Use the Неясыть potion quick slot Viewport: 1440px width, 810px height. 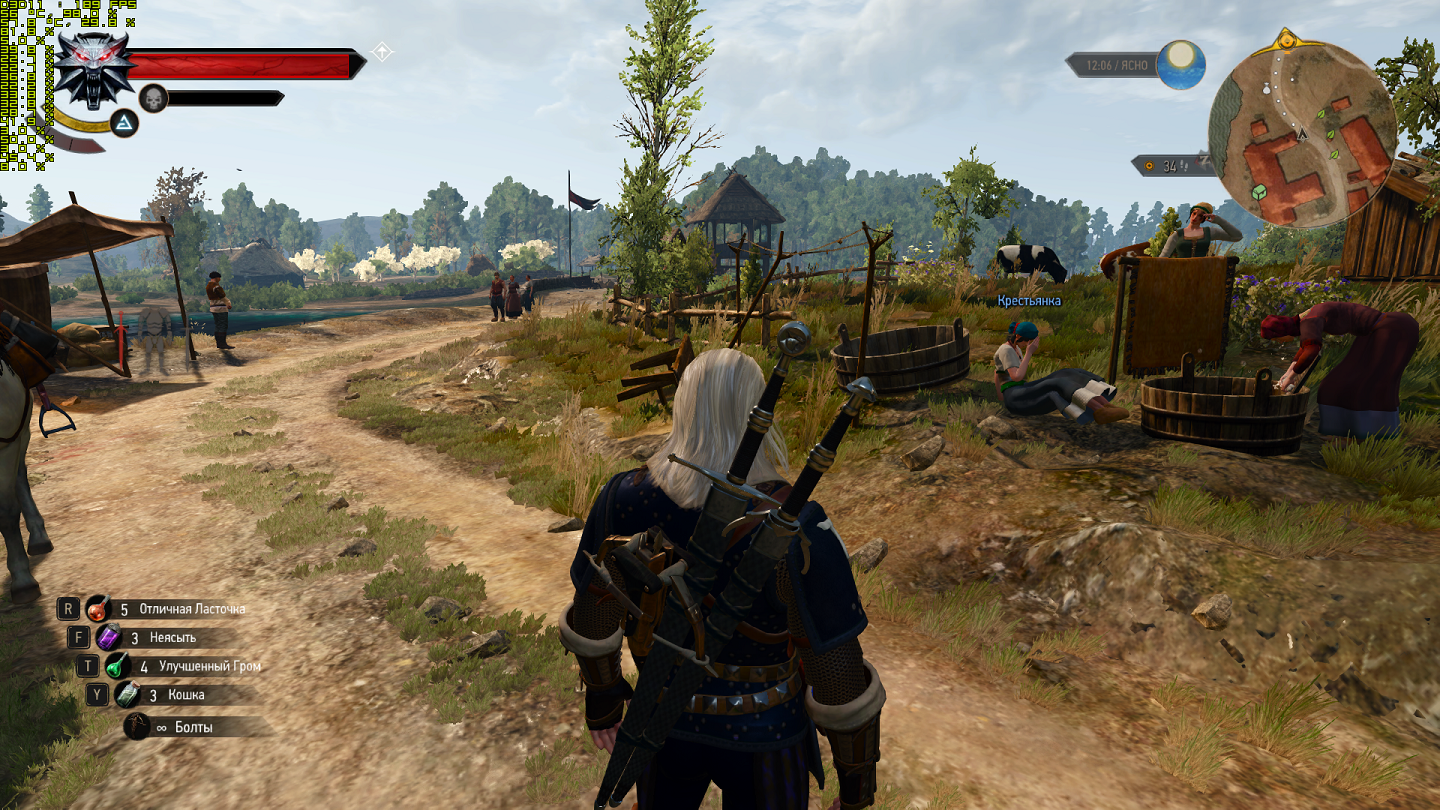[x=108, y=637]
